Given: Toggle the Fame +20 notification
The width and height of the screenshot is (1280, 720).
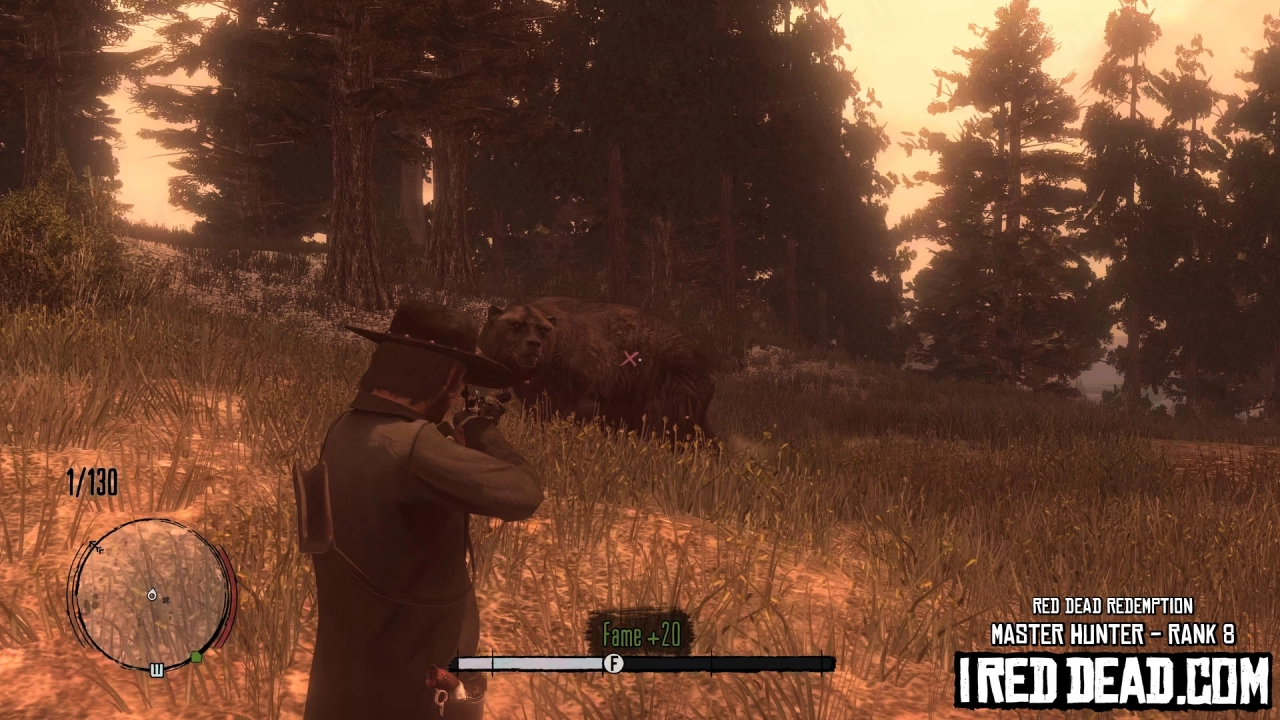Looking at the screenshot, I should coord(641,635).
